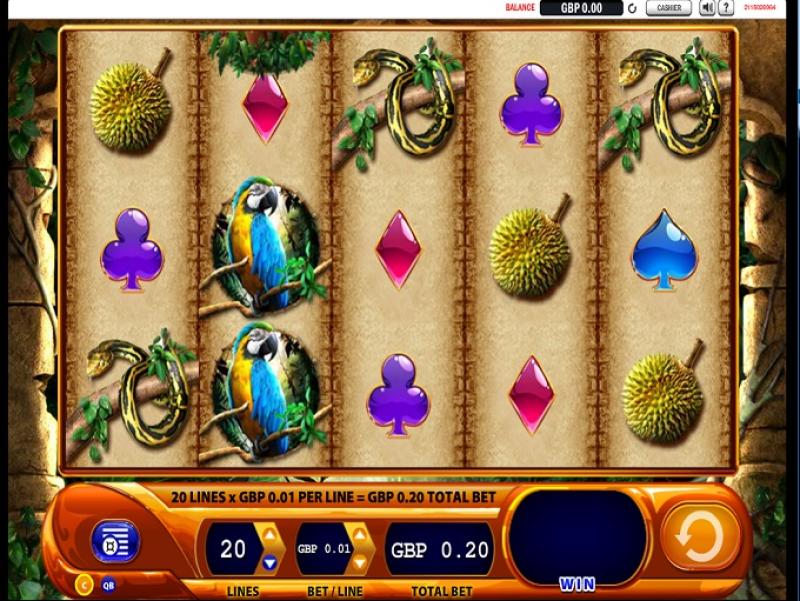
Task: Decrease the number of lines
Action: (x=268, y=562)
